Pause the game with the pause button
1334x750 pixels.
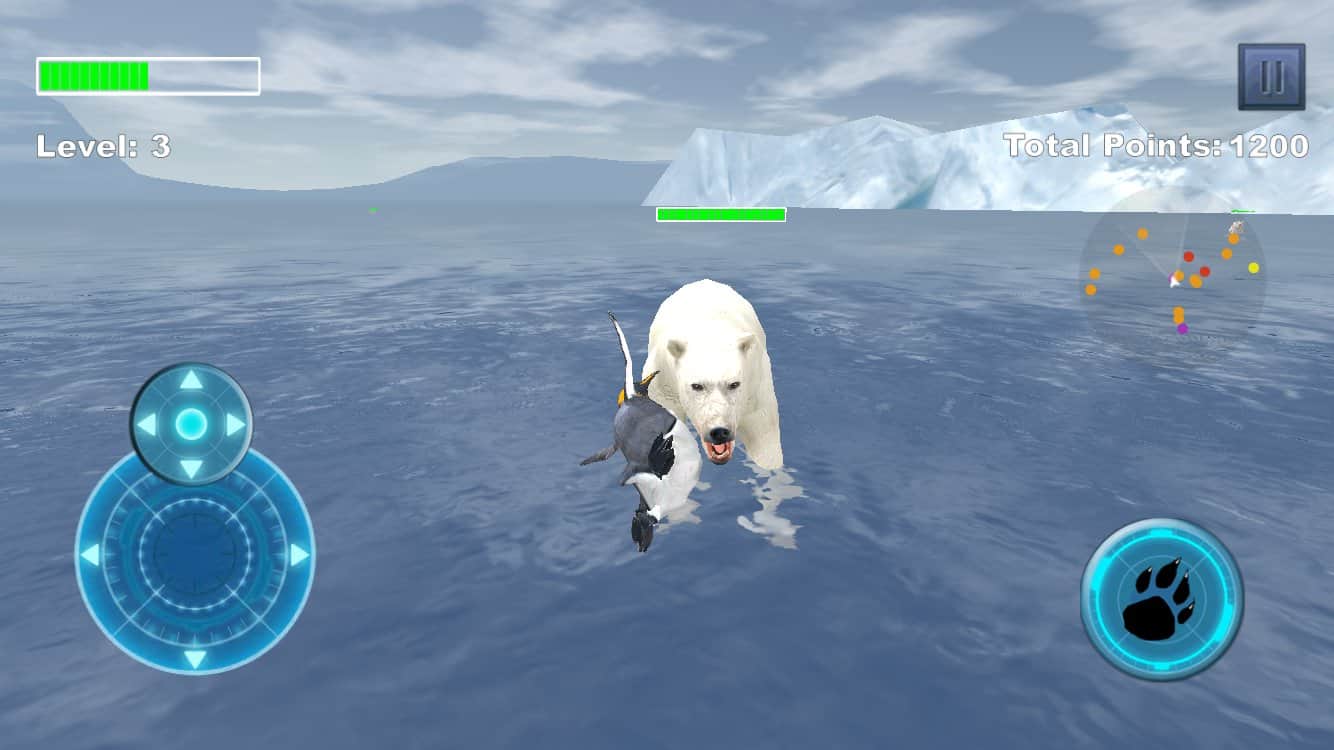(1271, 76)
